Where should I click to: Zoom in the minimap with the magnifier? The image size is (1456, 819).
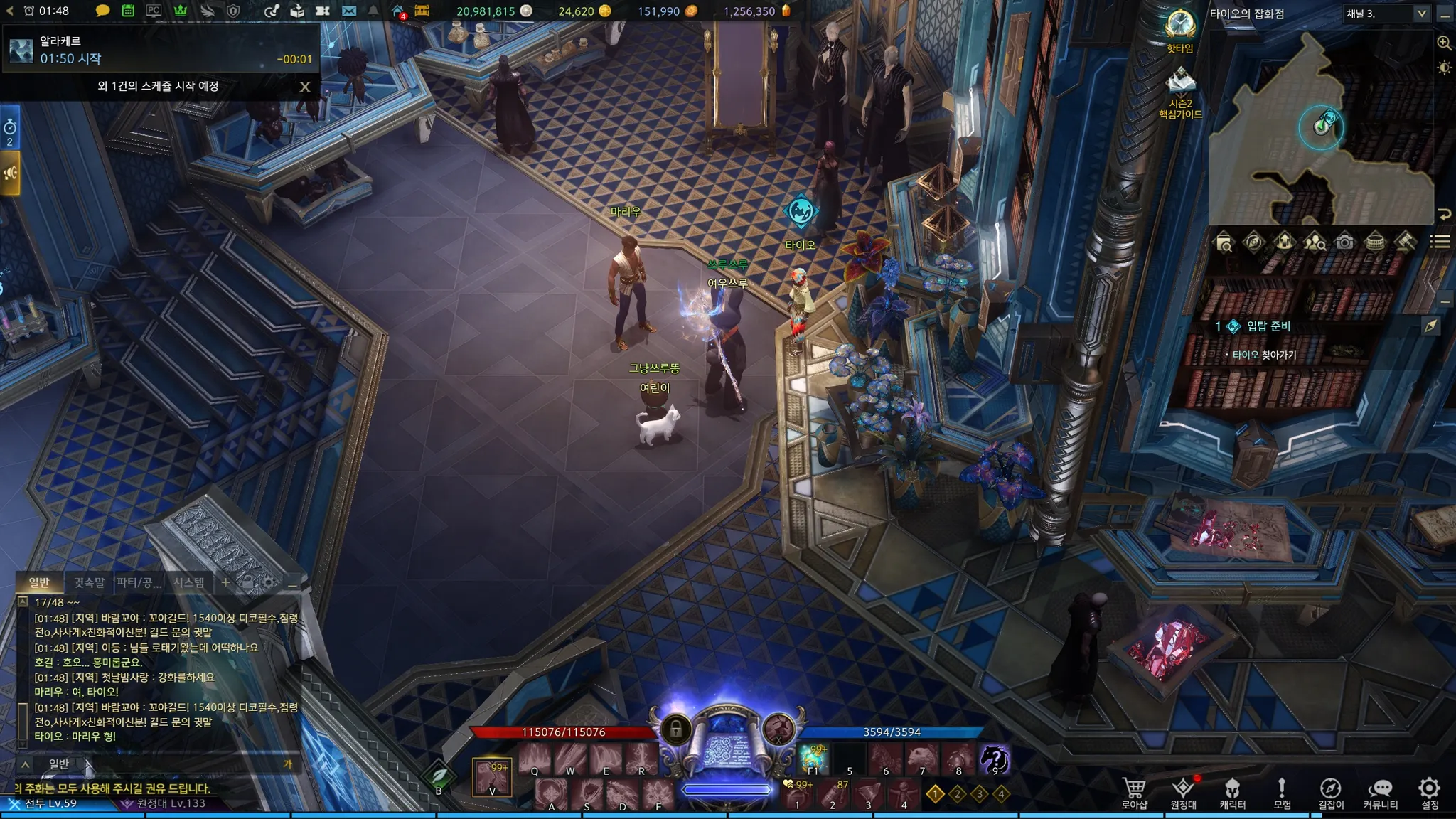coord(1444,43)
